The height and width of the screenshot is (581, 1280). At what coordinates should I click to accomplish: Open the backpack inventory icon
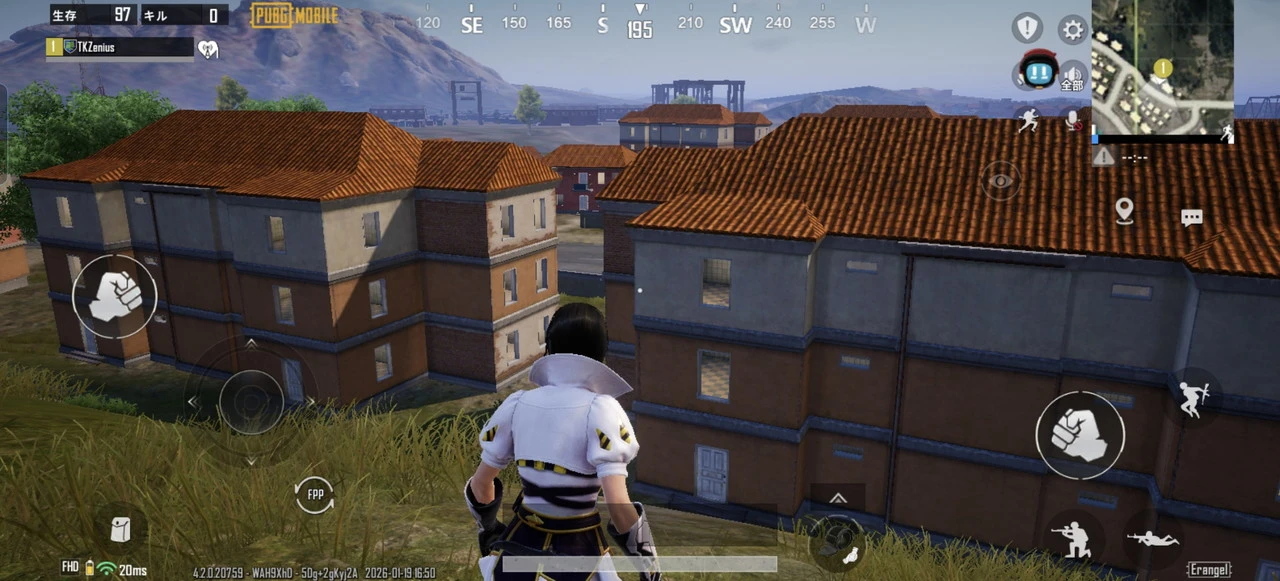coord(120,529)
